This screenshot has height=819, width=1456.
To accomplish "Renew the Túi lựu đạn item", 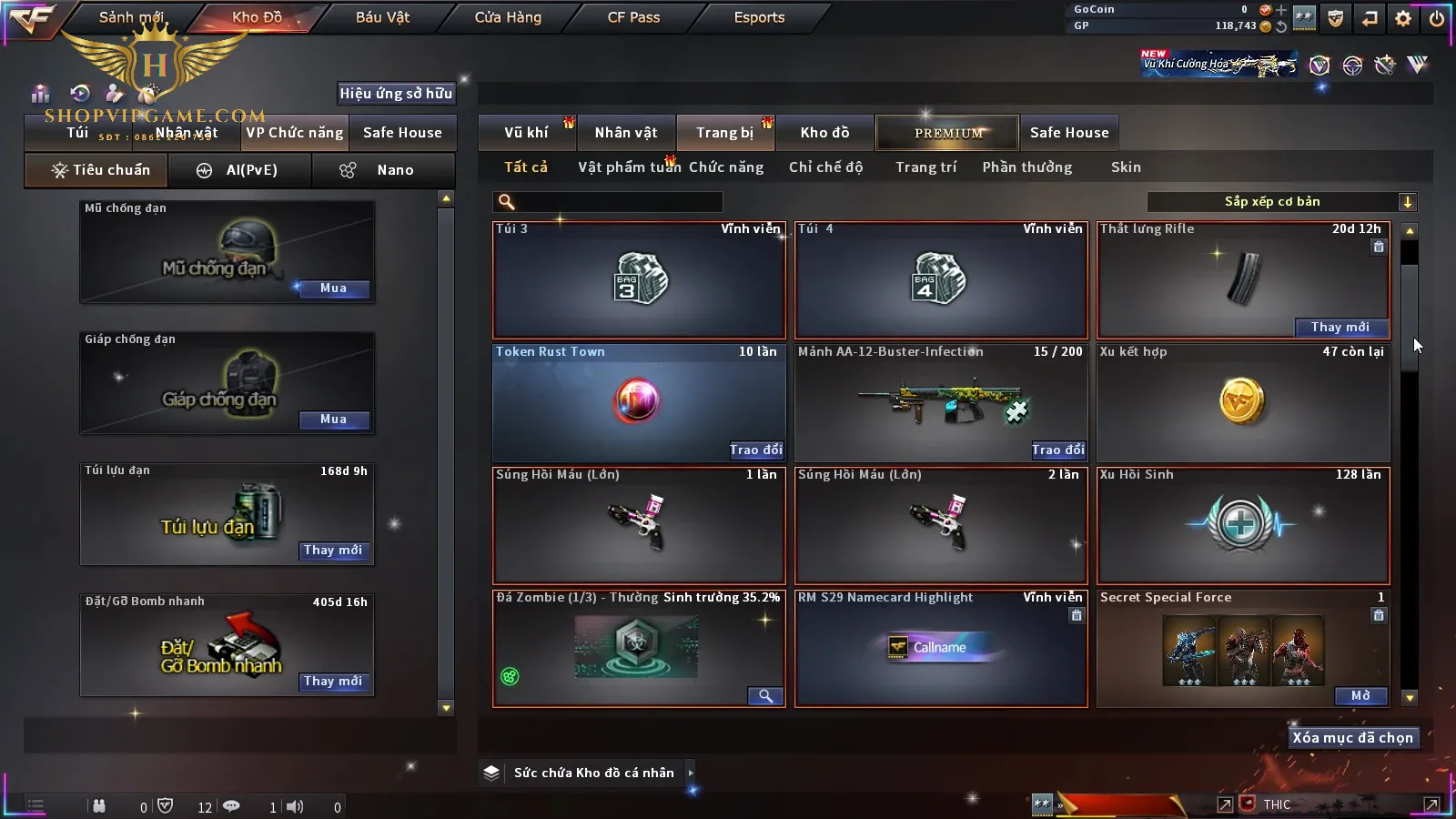I will 333,551.
